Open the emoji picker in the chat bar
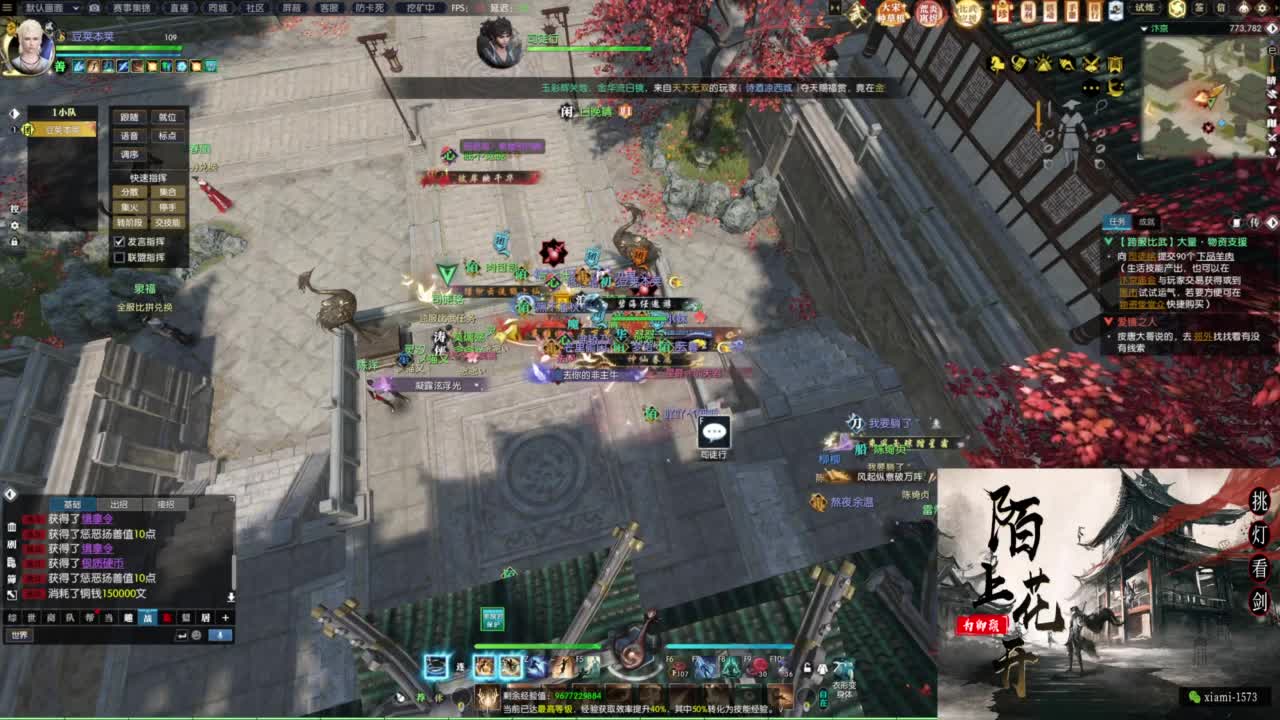Viewport: 1280px width, 720px height. click(x=195, y=634)
